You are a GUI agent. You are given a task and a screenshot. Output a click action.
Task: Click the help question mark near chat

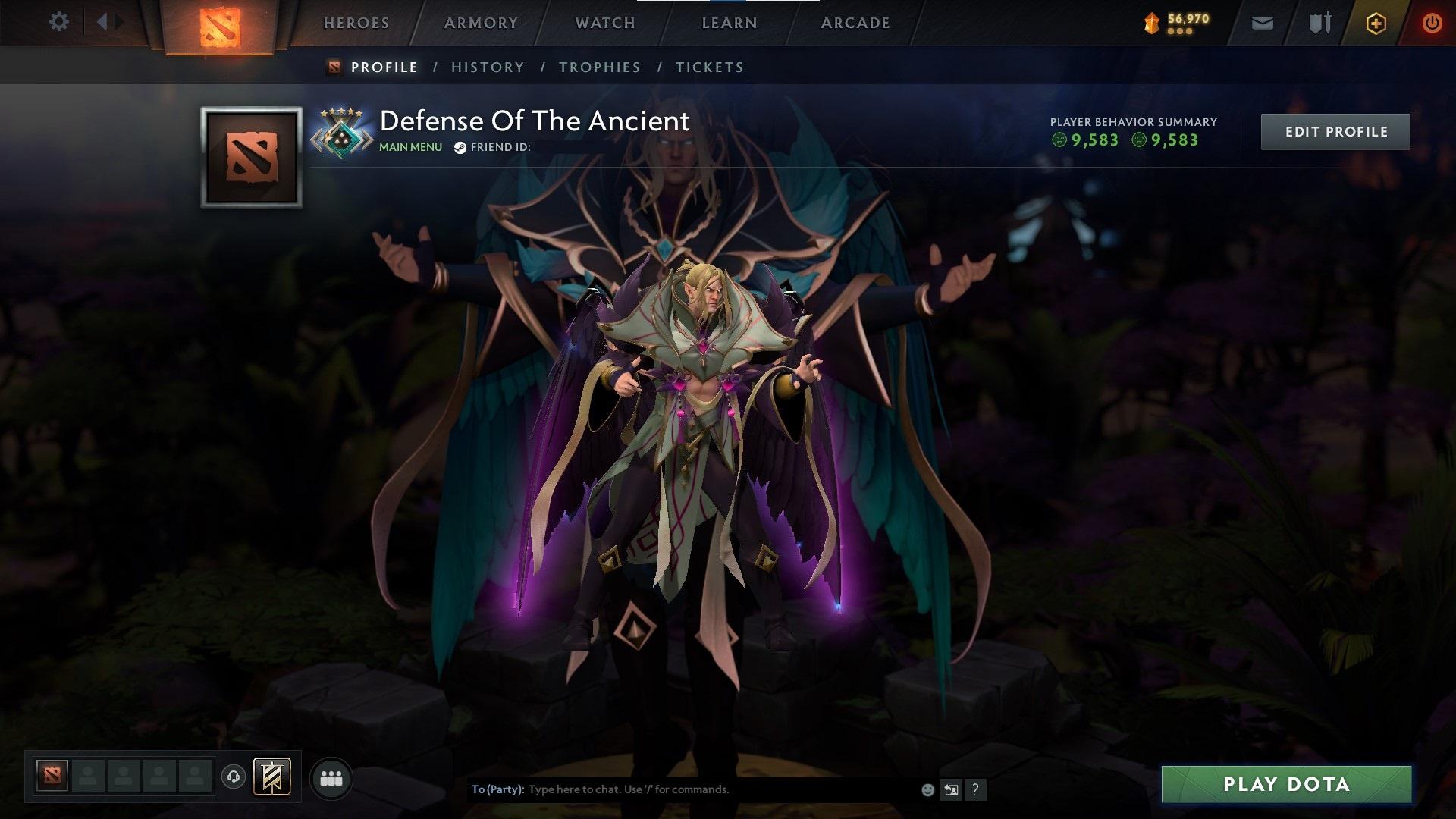tap(975, 789)
